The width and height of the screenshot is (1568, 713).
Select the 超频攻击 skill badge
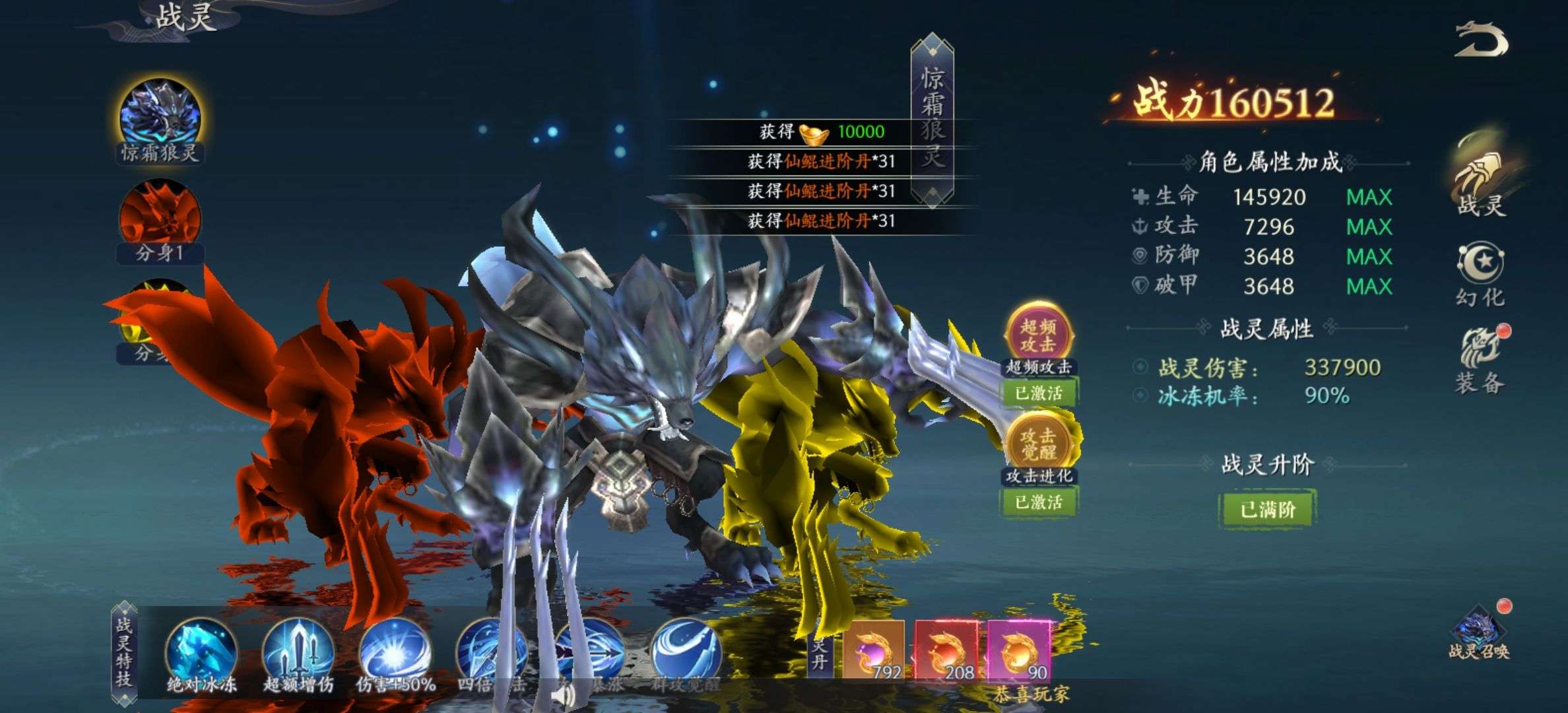point(1038,334)
